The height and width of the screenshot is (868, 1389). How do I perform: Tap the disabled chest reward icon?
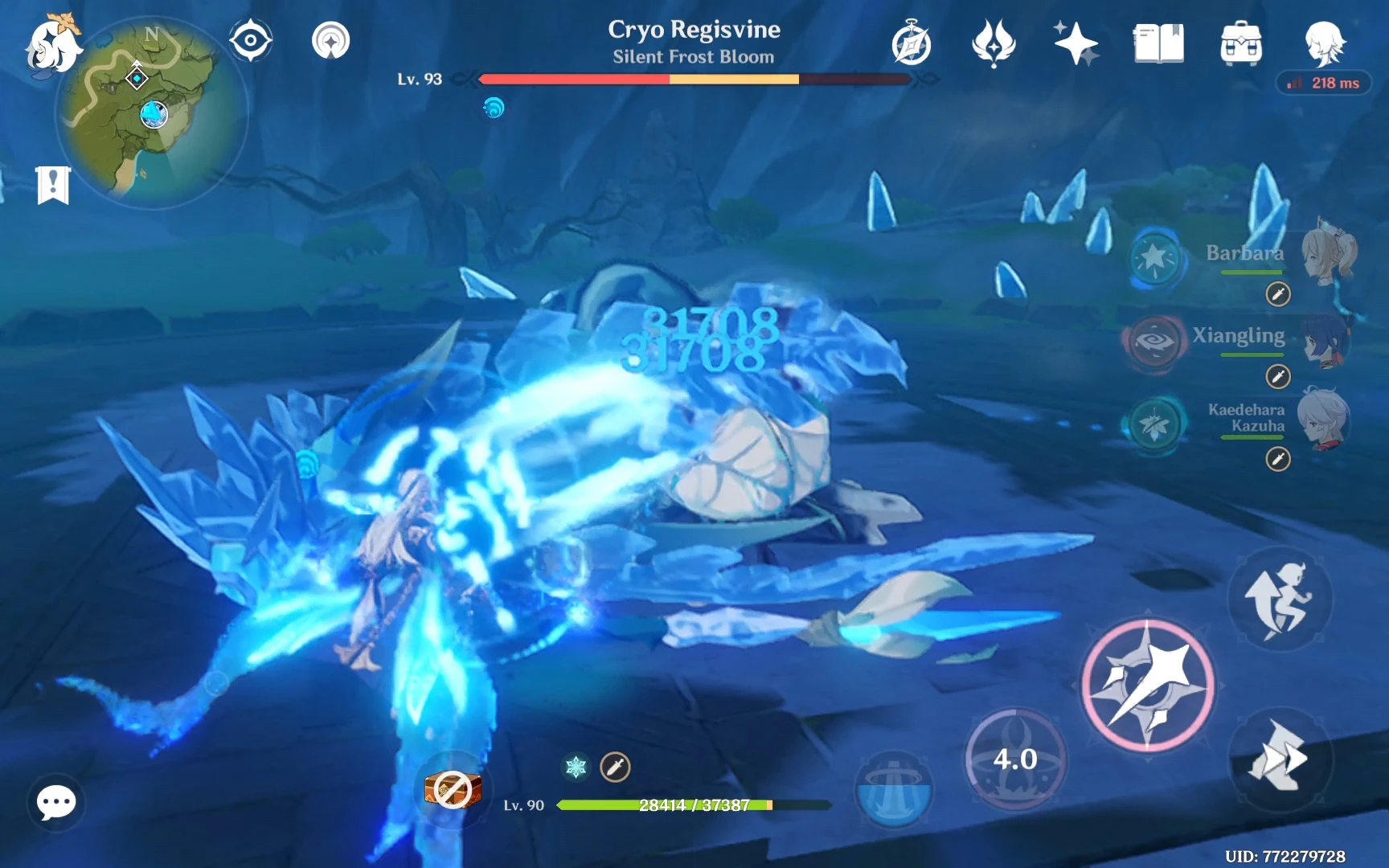453,790
